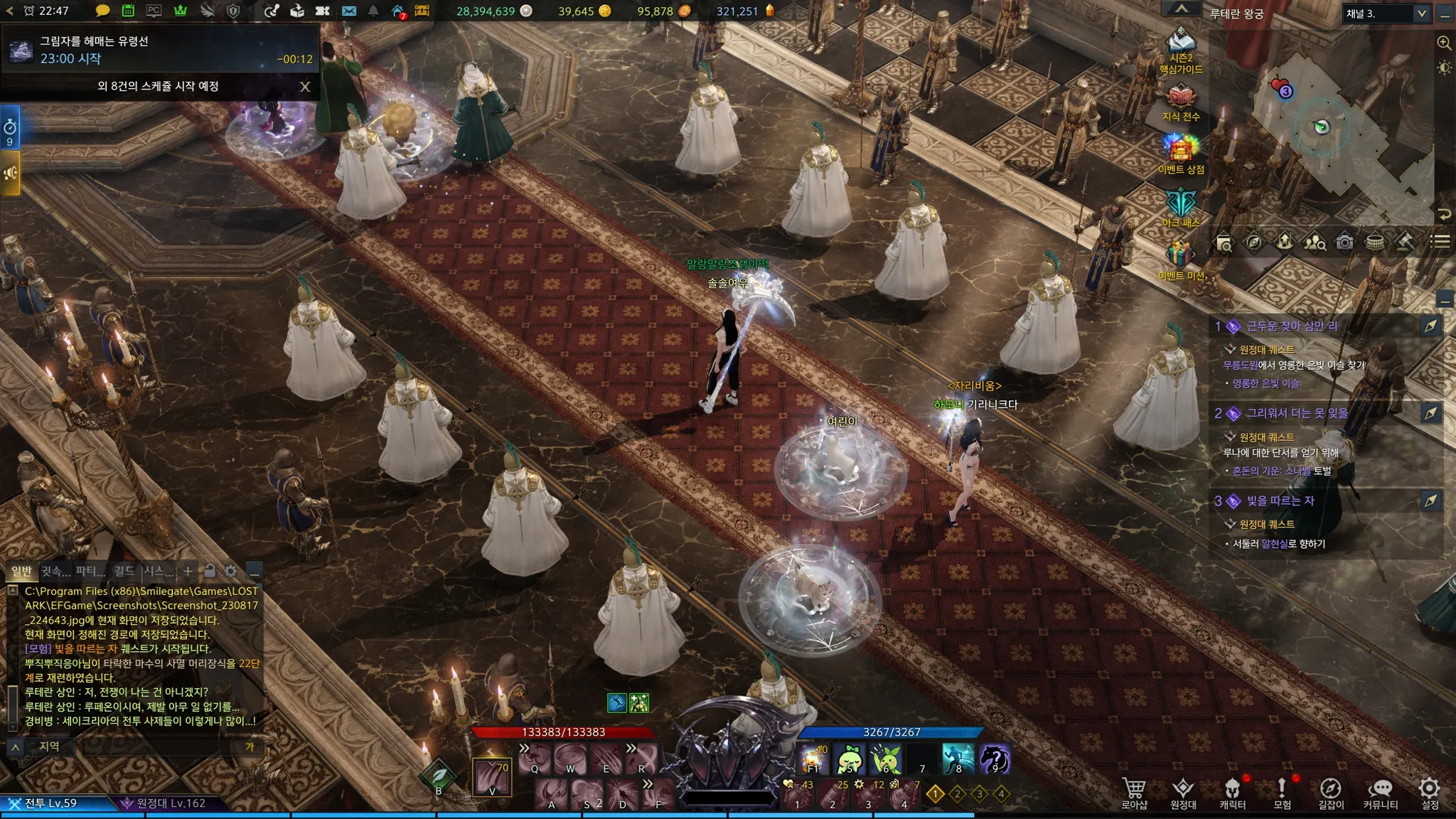Switch to the 일반 chat tab
The image size is (1456, 819).
[x=21, y=571]
